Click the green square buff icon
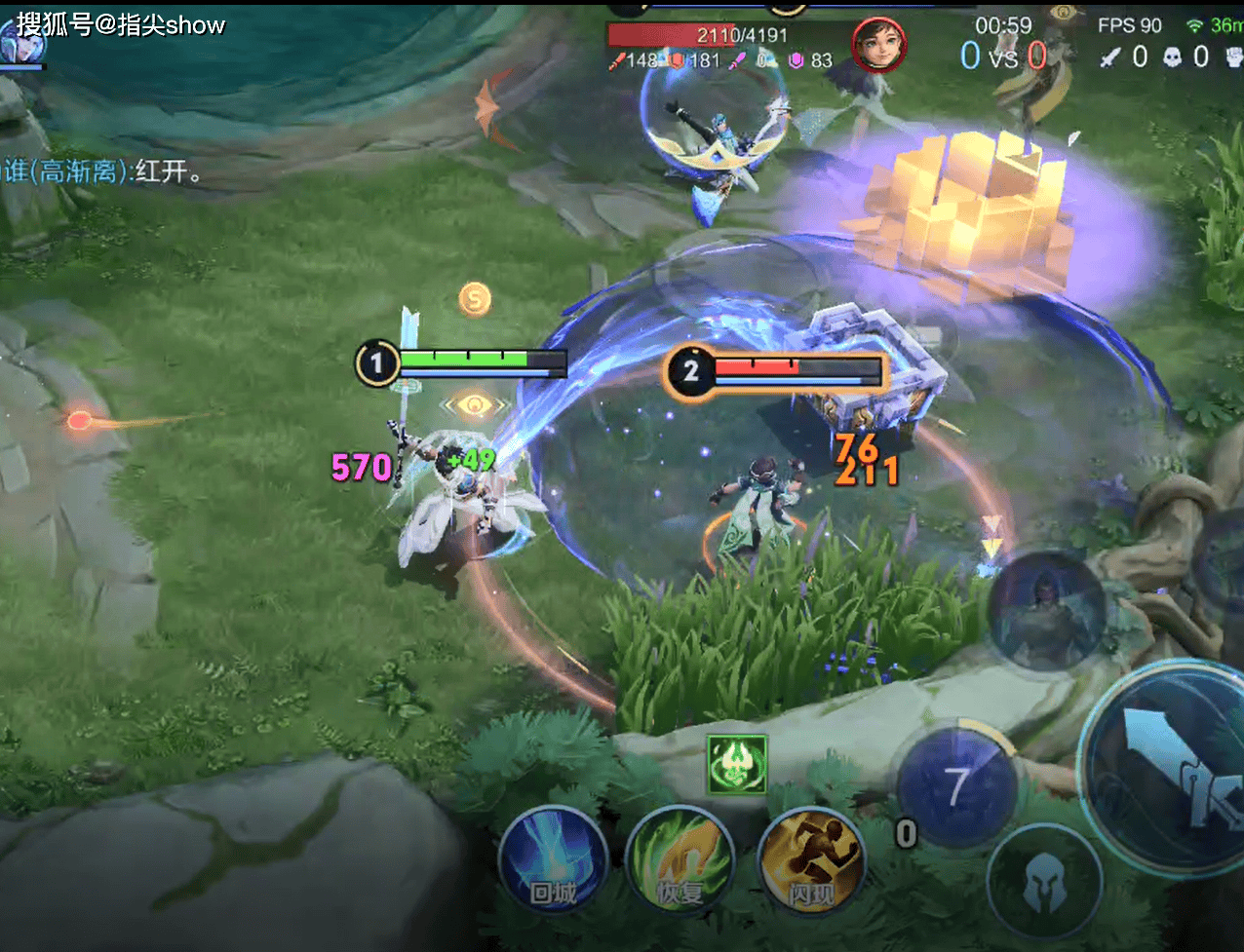Viewport: 1244px width, 952px height. point(736,765)
